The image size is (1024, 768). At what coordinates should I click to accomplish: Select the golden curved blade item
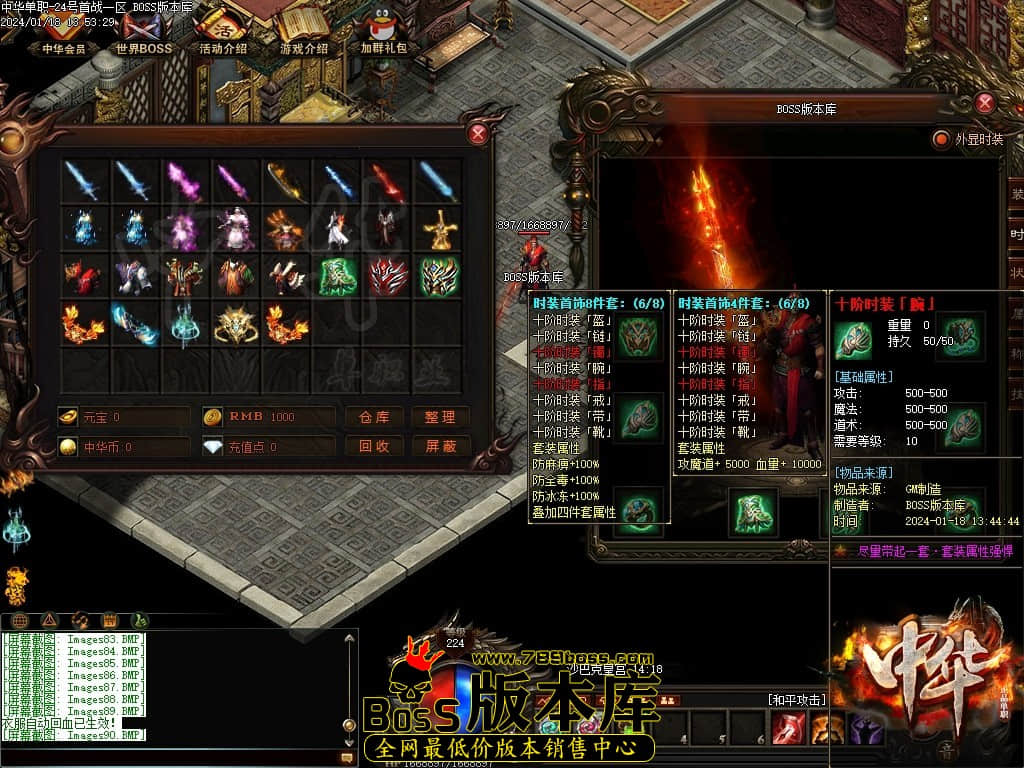287,182
